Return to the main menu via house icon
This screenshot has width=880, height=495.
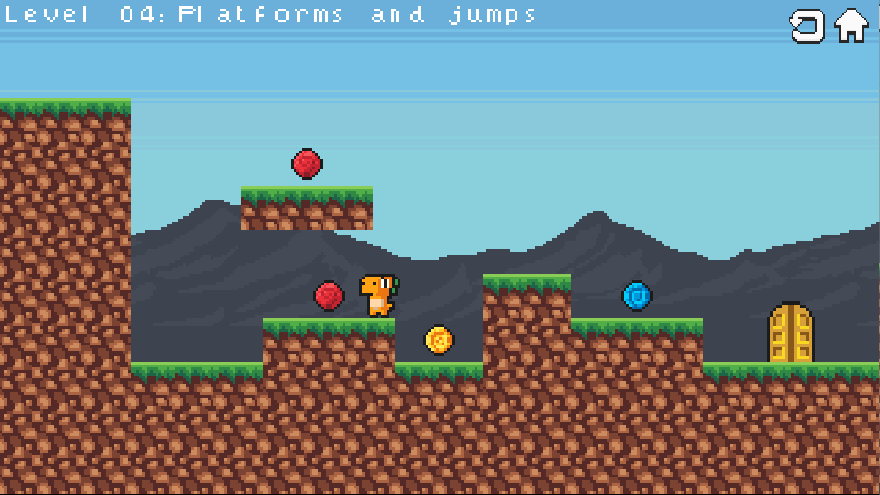[851, 26]
